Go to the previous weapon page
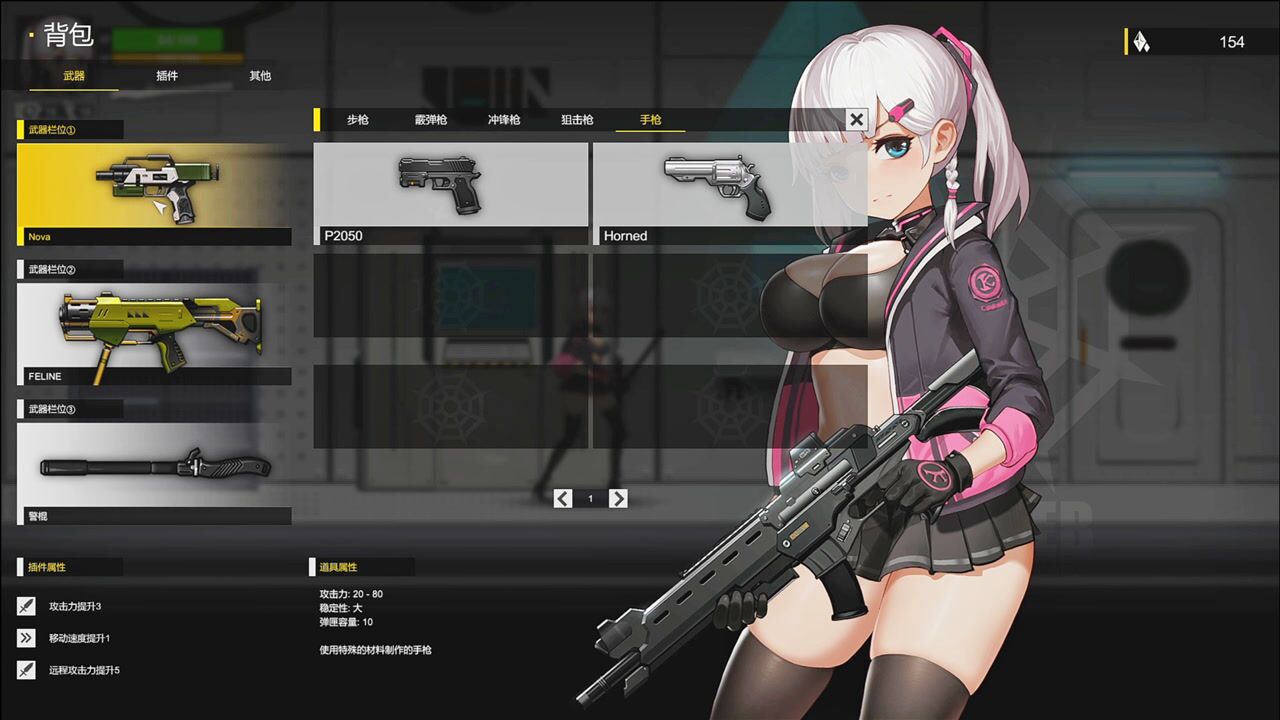The image size is (1280, 720). [x=563, y=498]
